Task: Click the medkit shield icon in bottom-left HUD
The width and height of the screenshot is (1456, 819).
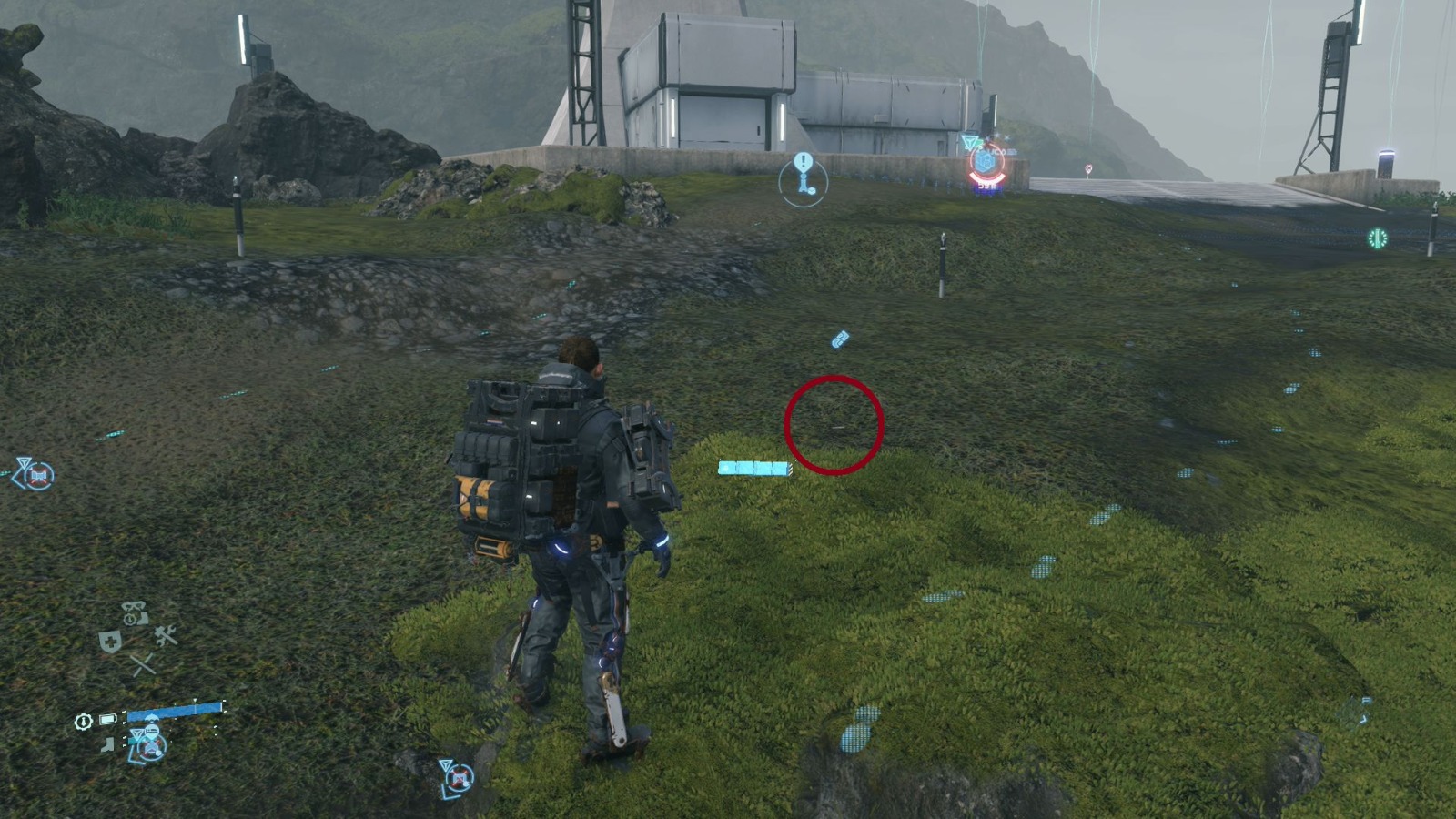Action: (112, 640)
